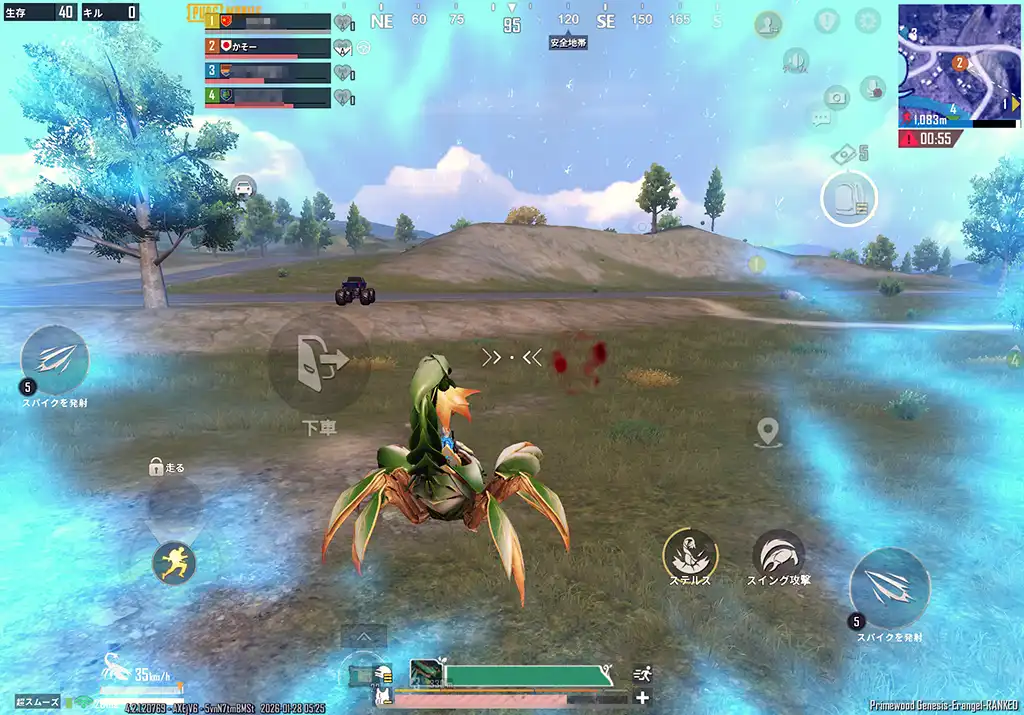Viewport: 1024px width, 715px height.
Task: Tap the vehicle marker icon by the tree
Action: 243,186
